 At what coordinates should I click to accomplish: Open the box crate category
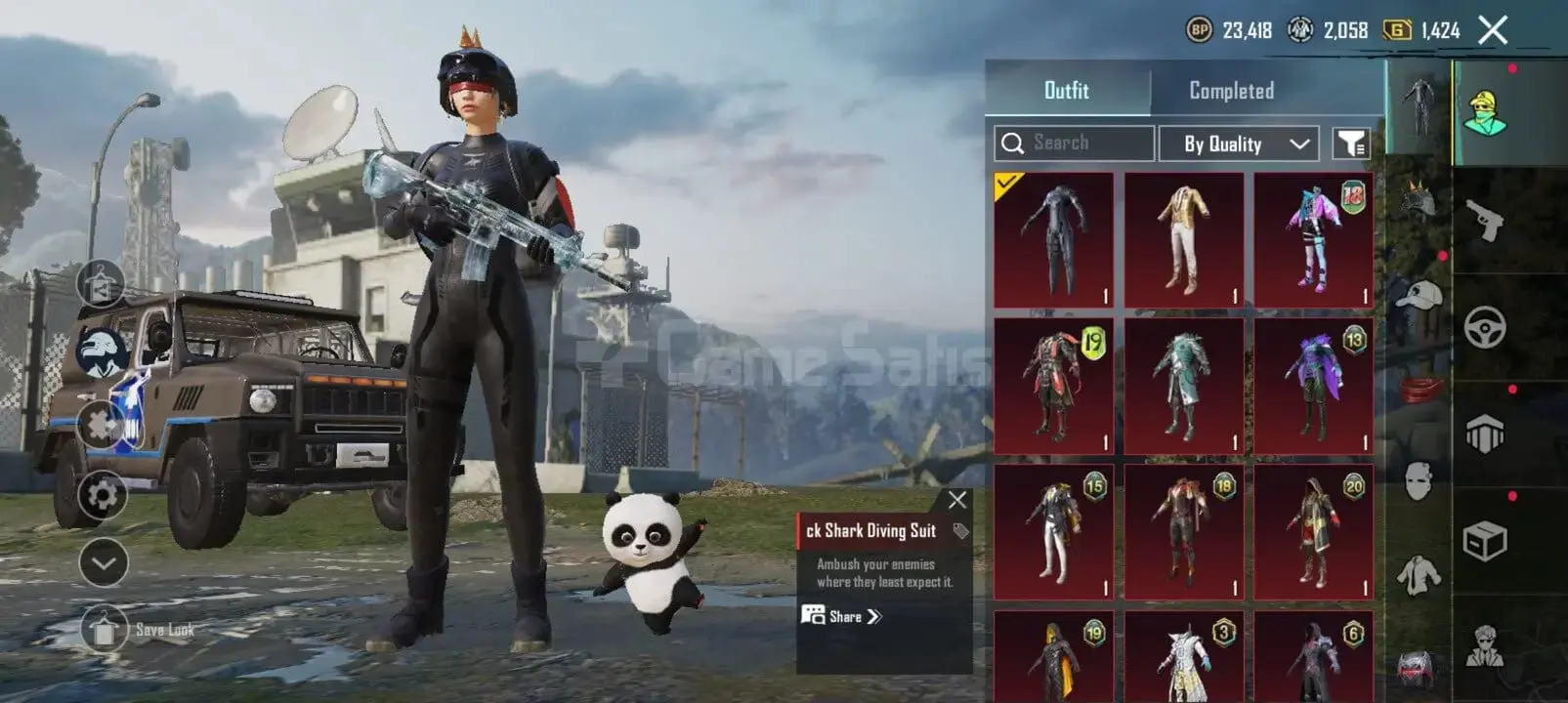(1484, 540)
